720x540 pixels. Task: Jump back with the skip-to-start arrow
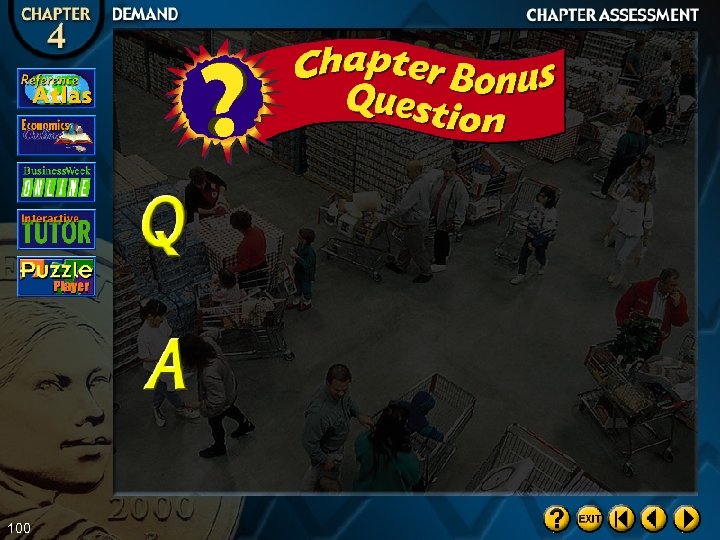[x=622, y=518]
